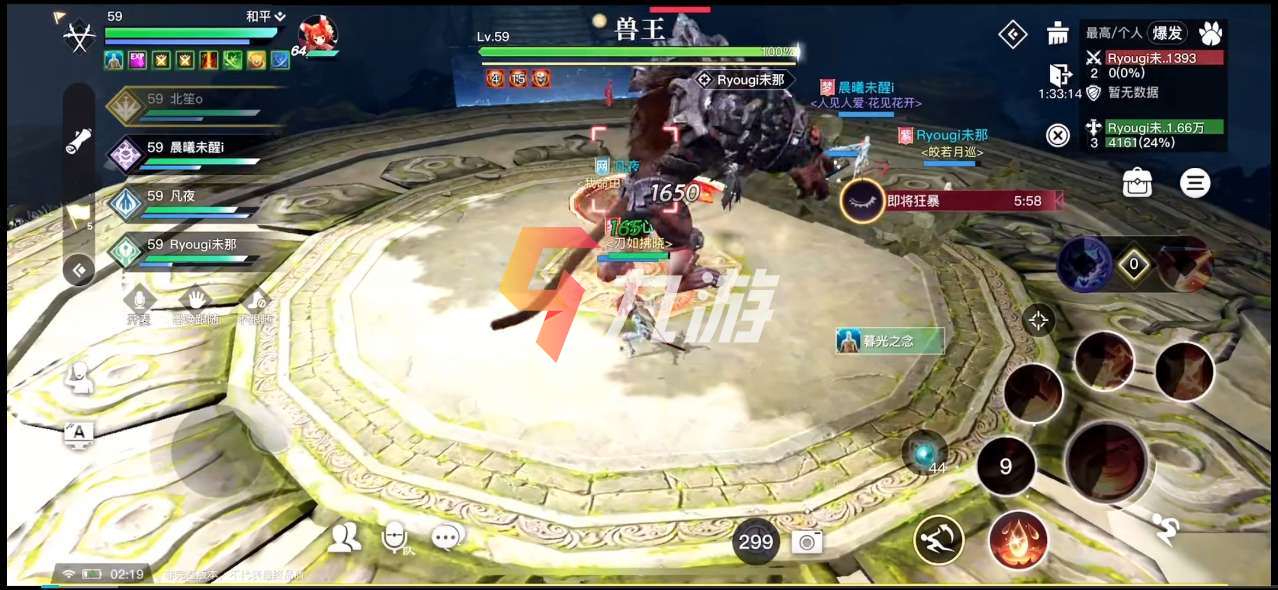Open the 和平 combat mode dropdown
The width and height of the screenshot is (1278, 590).
coord(265,16)
